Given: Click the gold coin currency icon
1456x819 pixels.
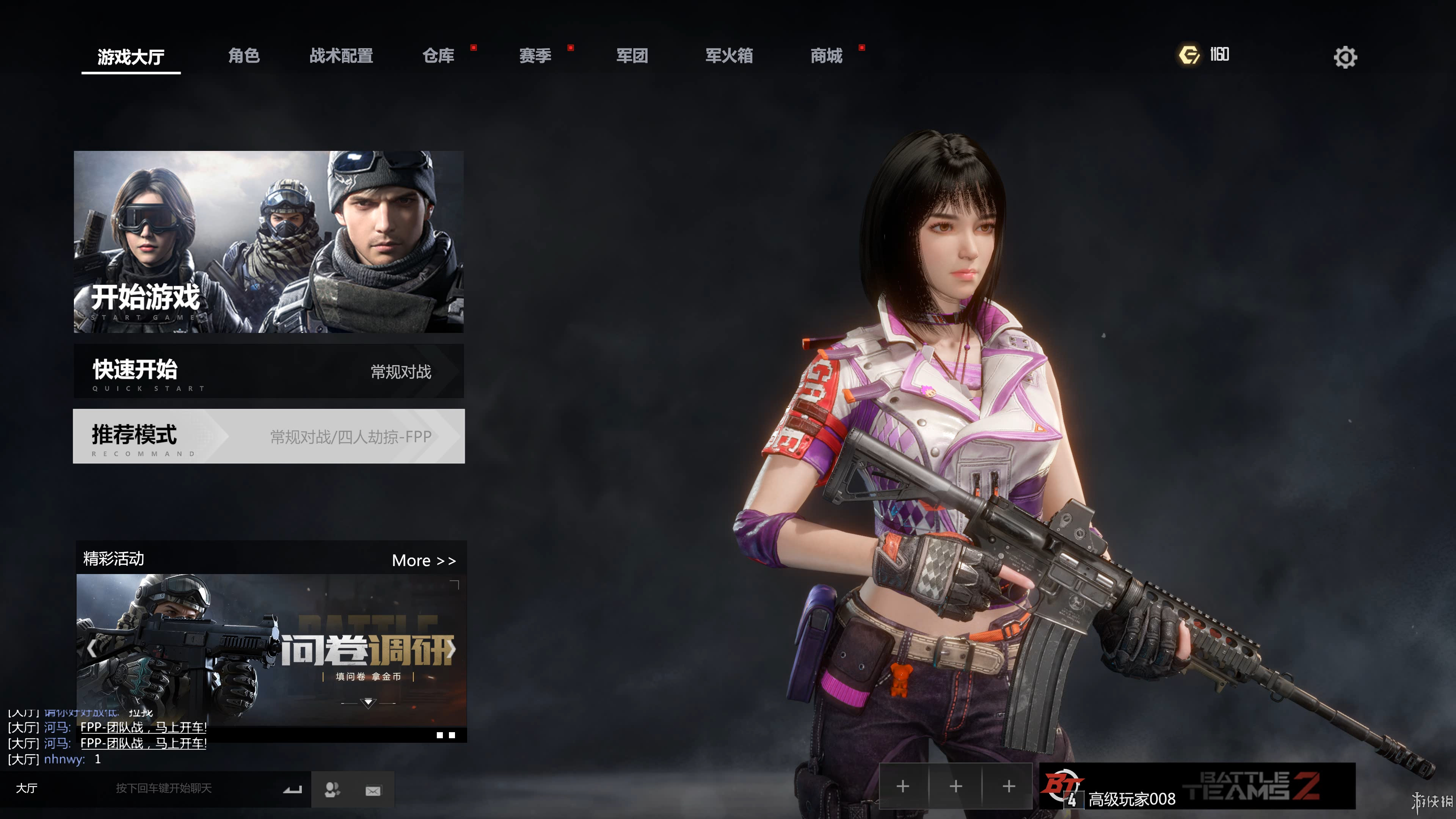Looking at the screenshot, I should [1189, 55].
